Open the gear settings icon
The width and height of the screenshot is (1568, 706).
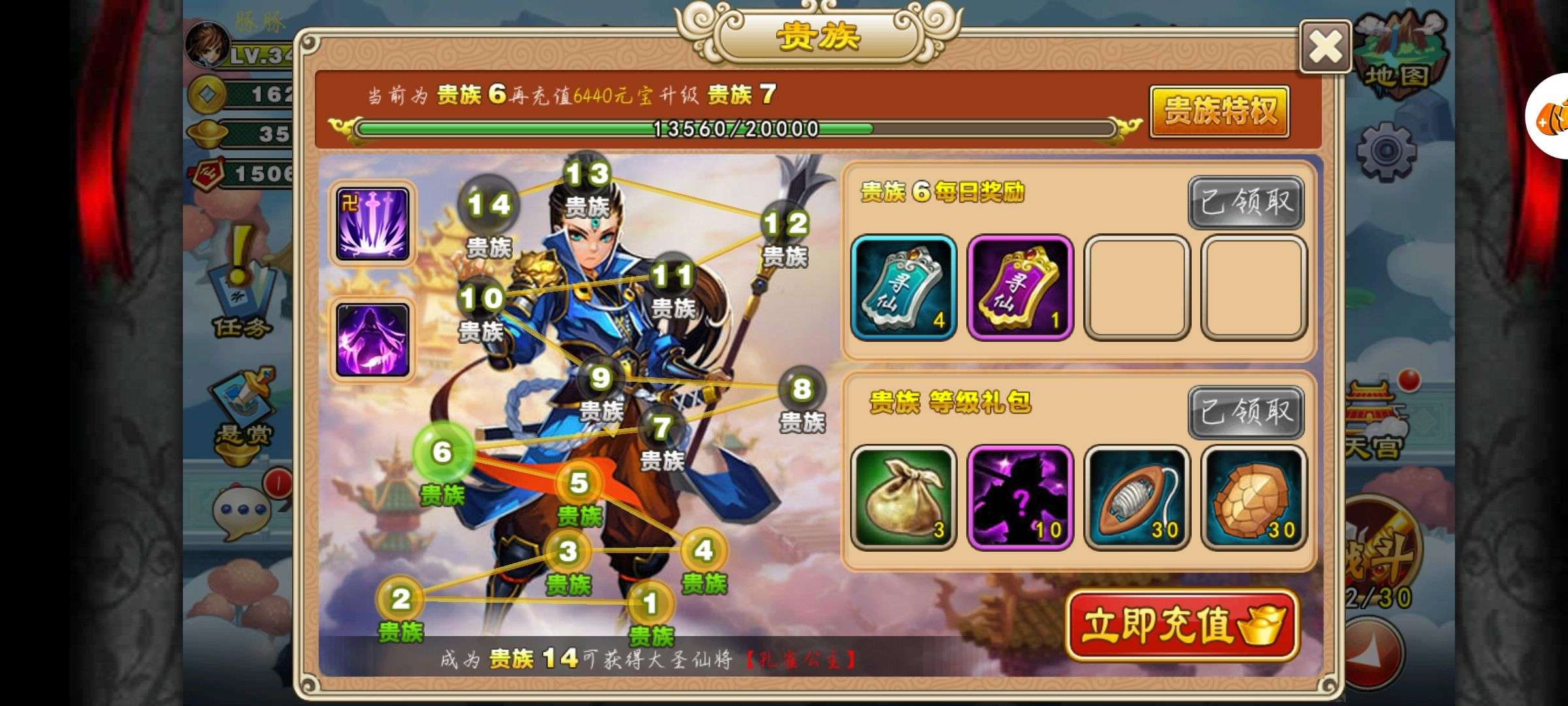pyautogui.click(x=1385, y=152)
